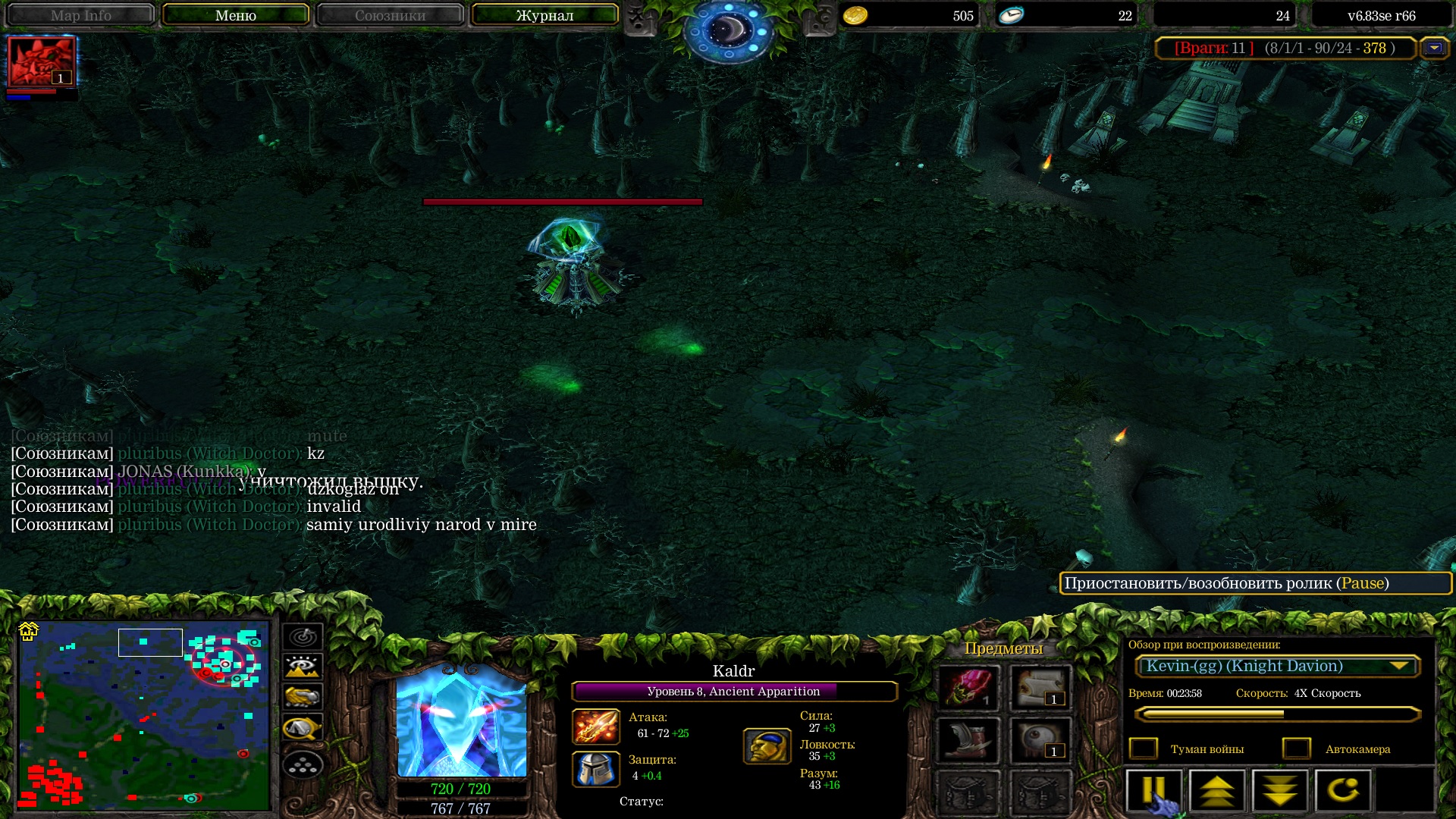The height and width of the screenshot is (819, 1456).
Task: Select the pink gem item slot
Action: (968, 687)
